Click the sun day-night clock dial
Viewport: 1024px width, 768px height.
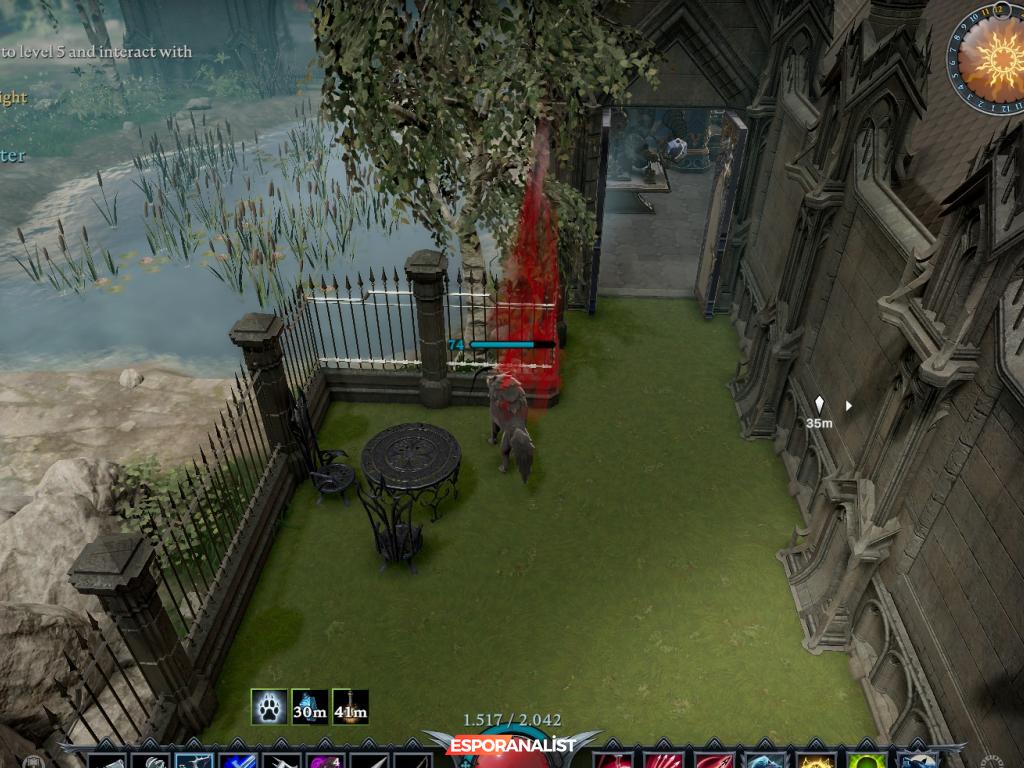click(988, 56)
